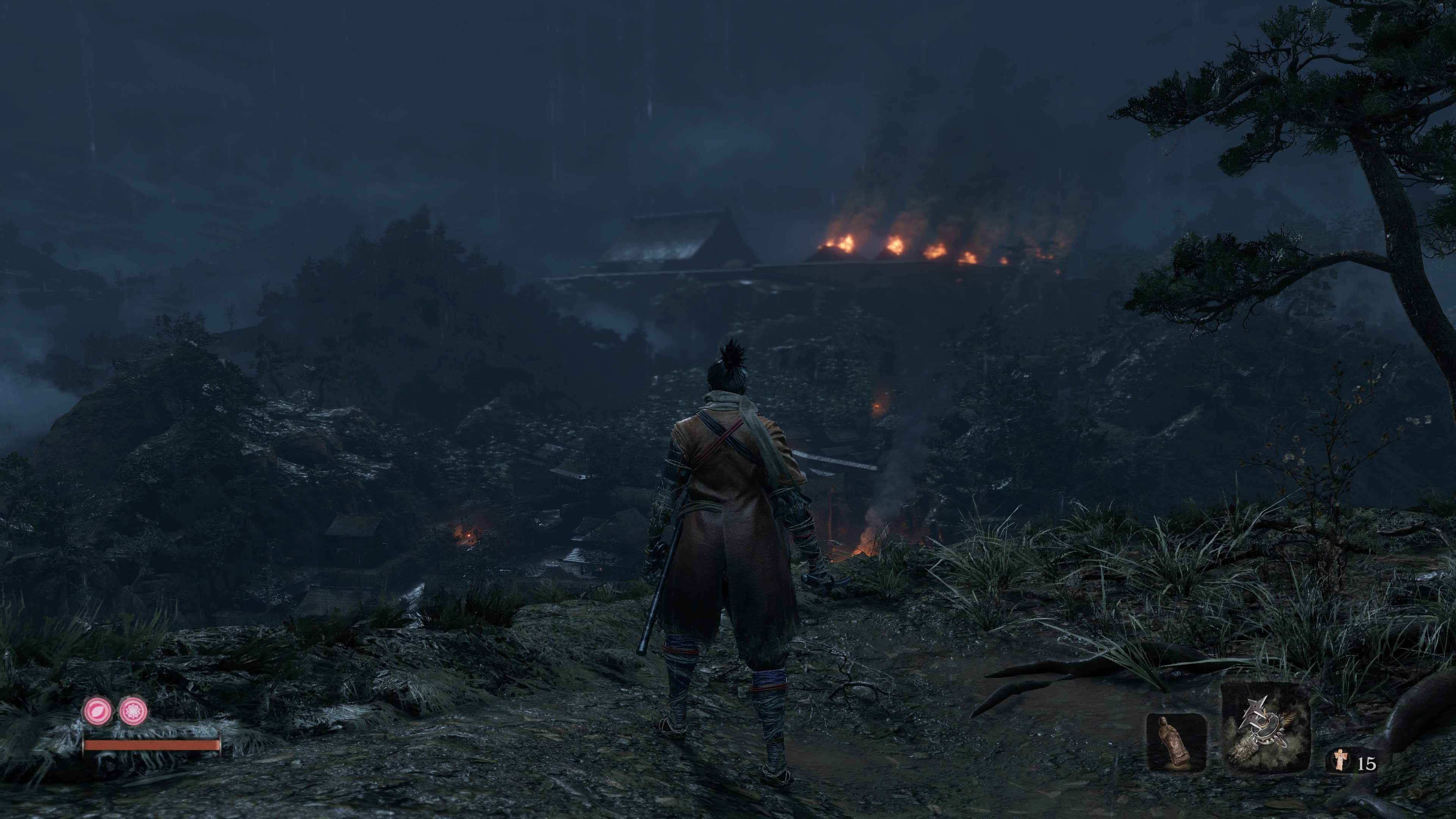
Task: Click the spirit emblem paper doll icon
Action: (1339, 759)
